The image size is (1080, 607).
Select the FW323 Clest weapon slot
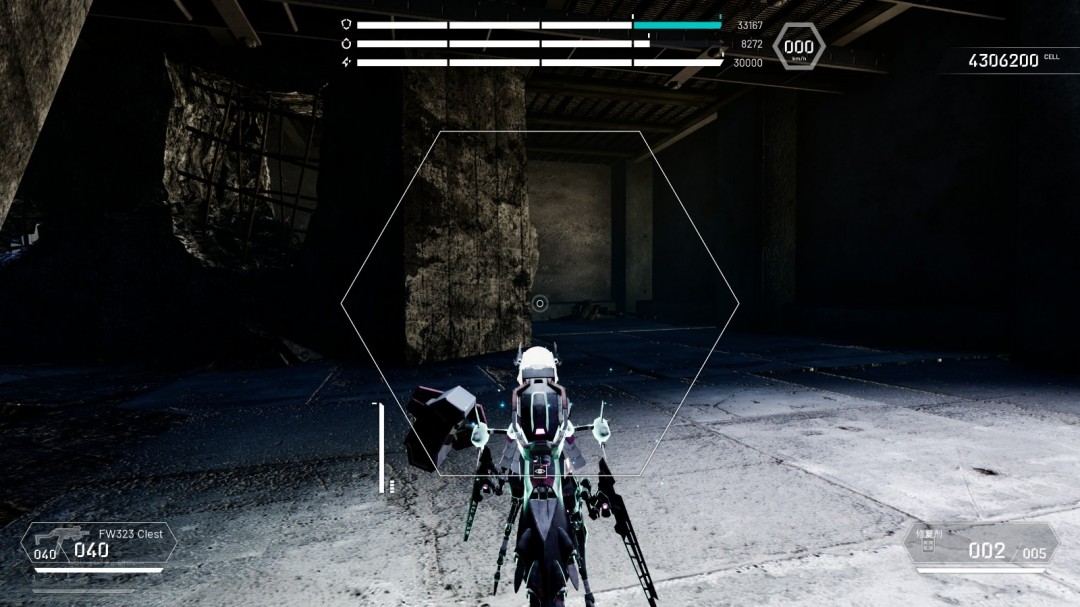click(98, 545)
